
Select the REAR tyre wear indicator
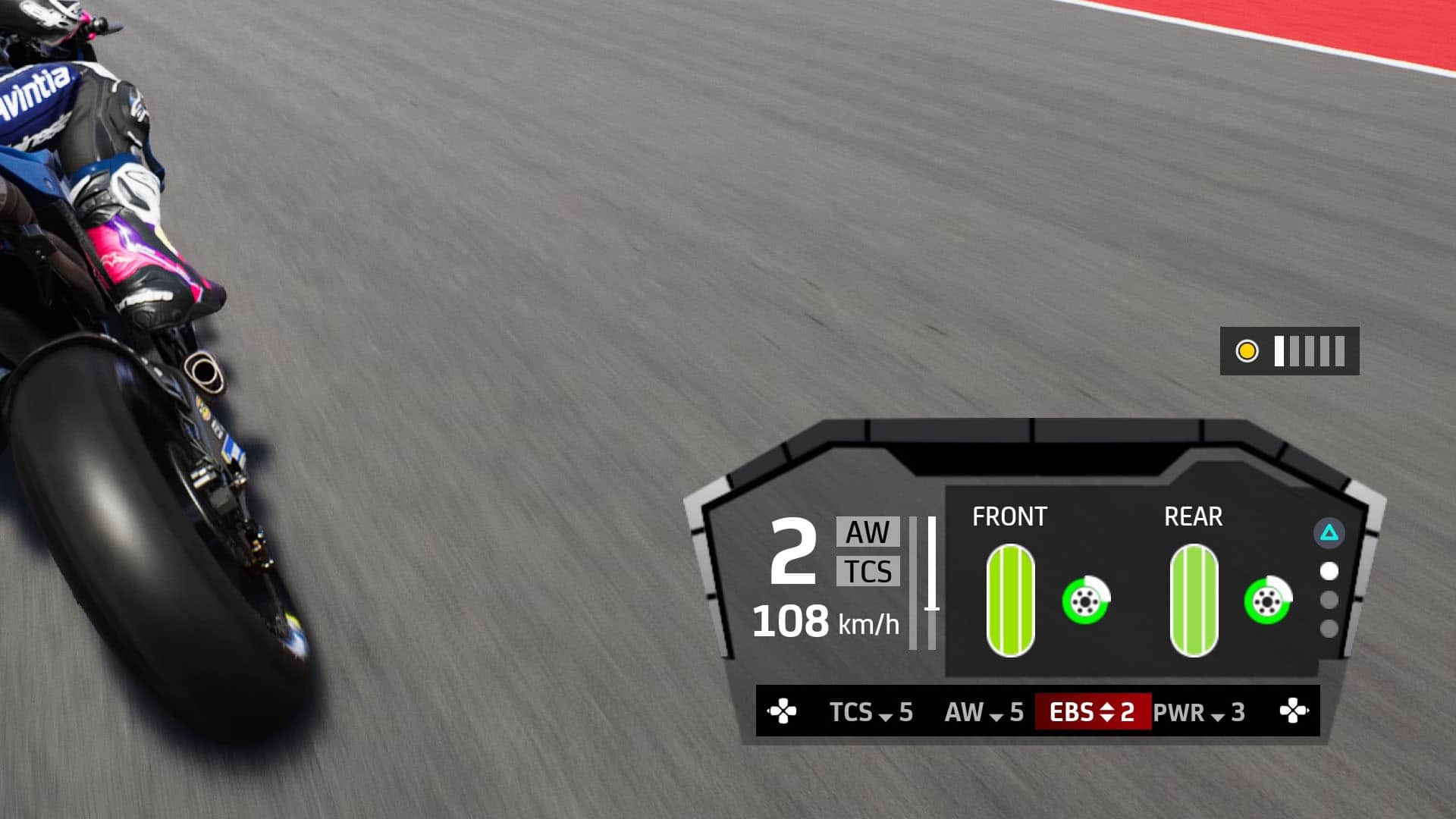[x=1194, y=599]
